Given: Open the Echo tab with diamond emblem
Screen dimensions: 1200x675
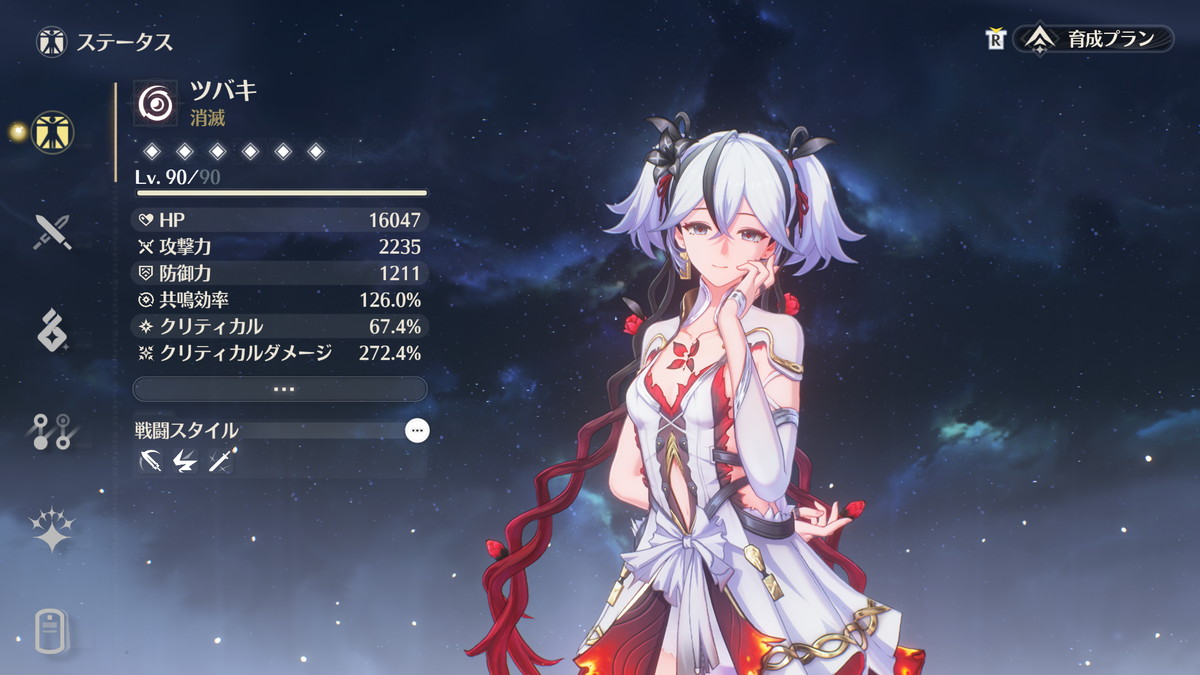Looking at the screenshot, I should coord(50,331).
